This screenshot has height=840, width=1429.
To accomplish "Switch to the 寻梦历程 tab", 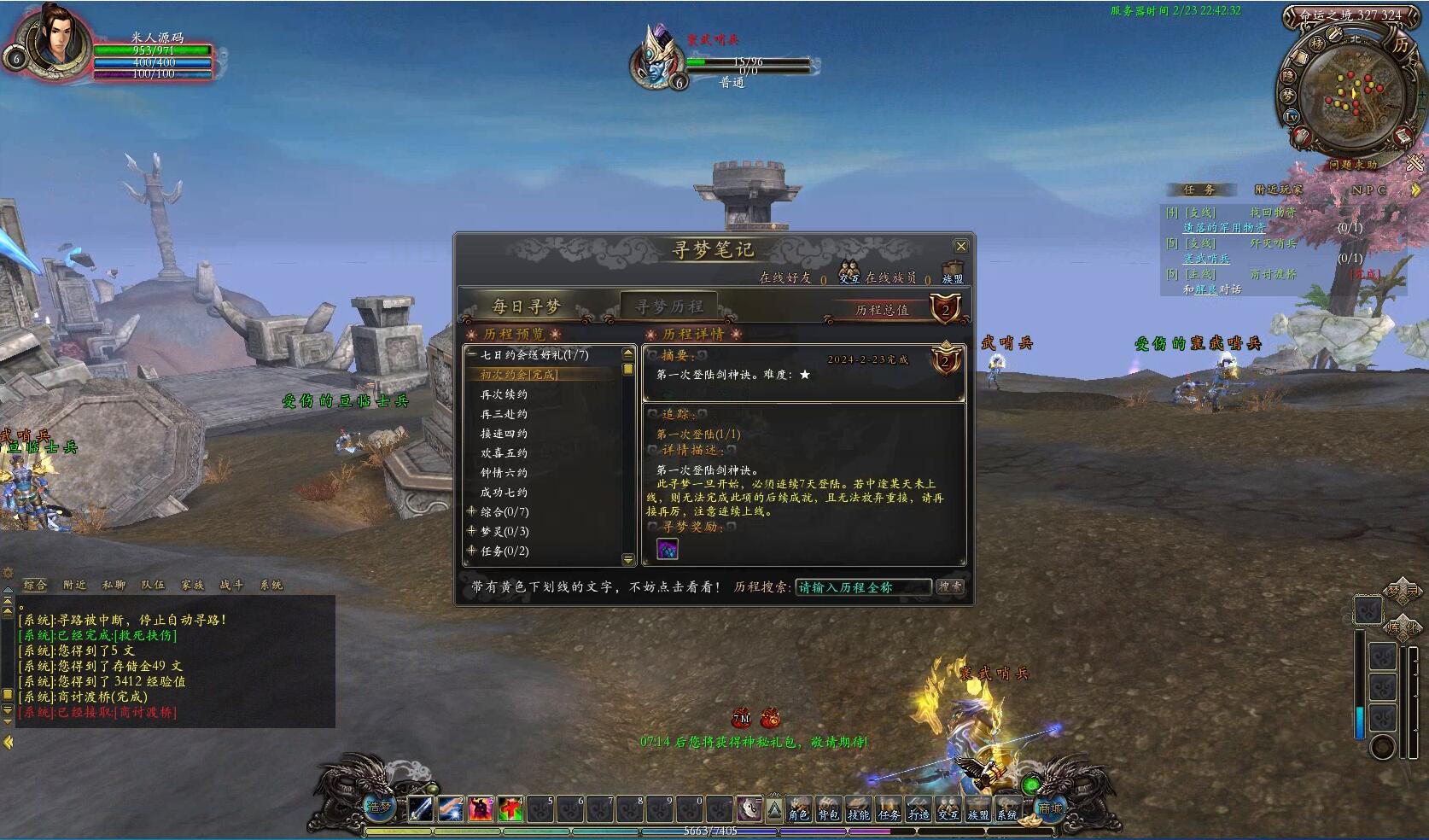I will (669, 306).
